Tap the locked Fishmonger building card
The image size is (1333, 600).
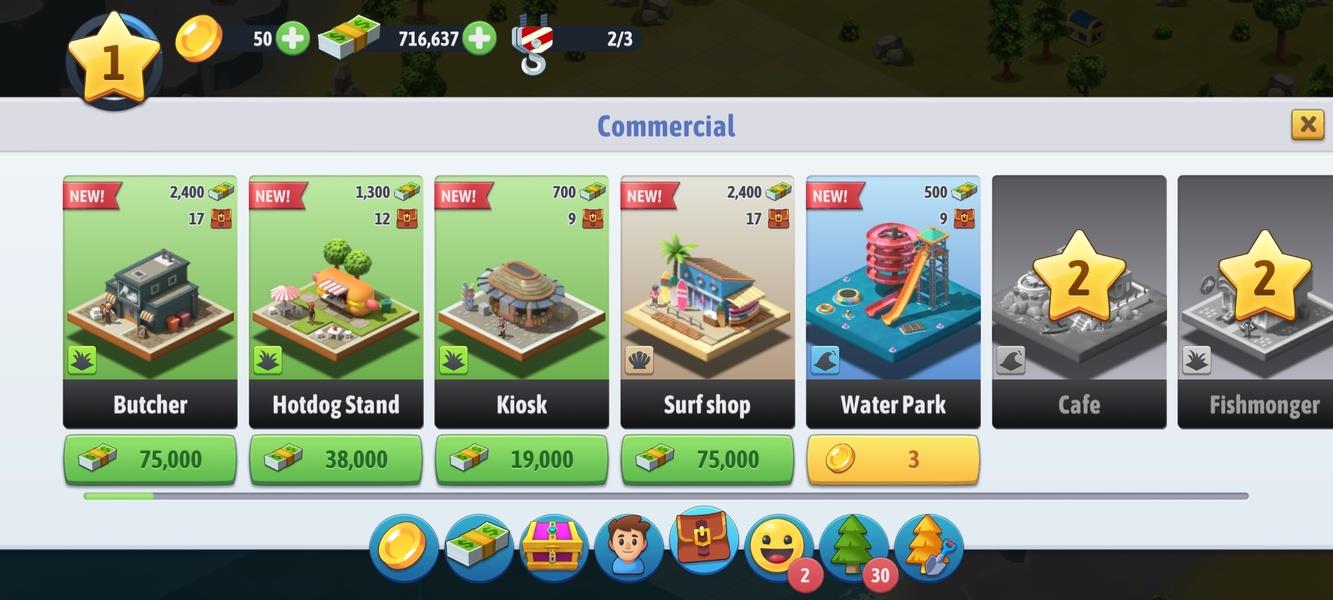coord(1258,301)
